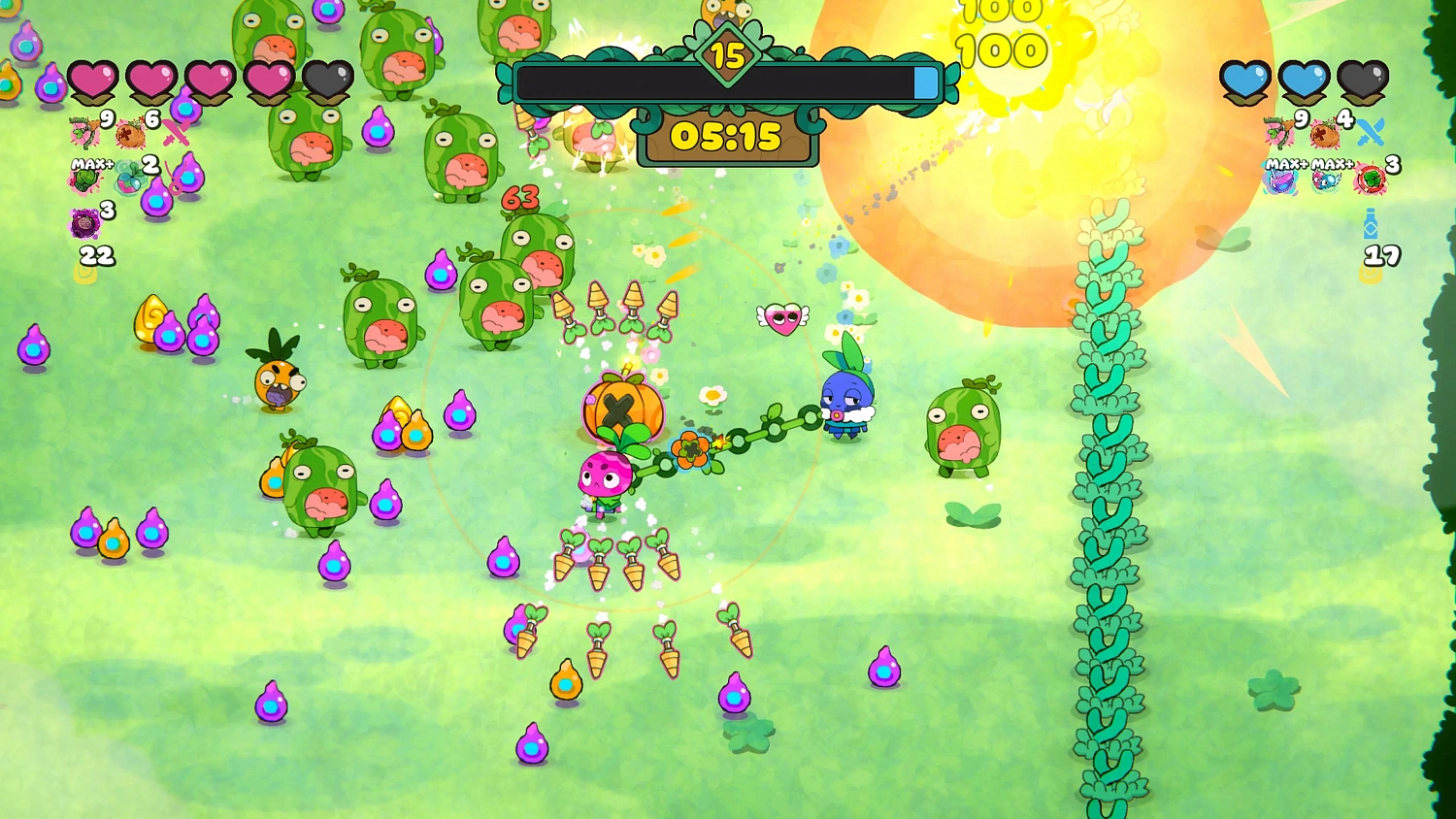Select the slingshot weapon icon showing 9

tap(84, 133)
